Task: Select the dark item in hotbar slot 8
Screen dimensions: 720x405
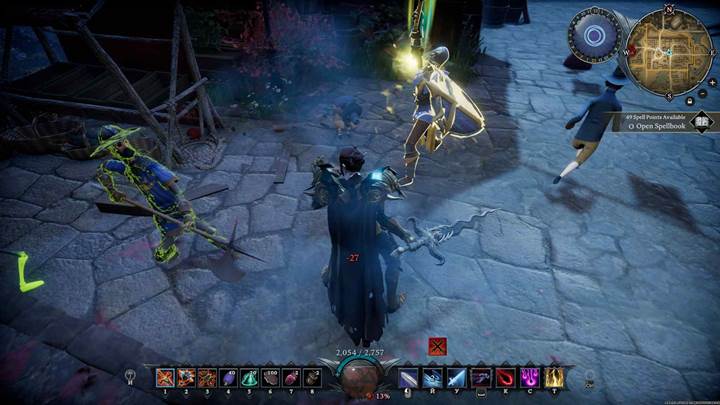Action: (x=312, y=378)
